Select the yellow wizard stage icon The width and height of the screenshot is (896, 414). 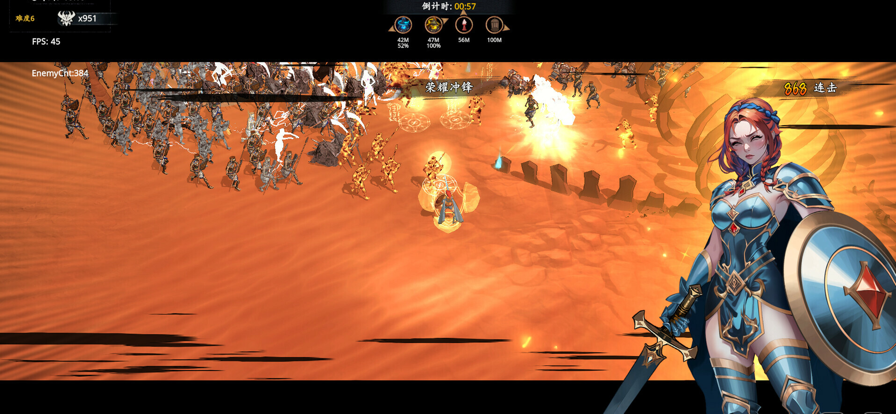click(x=433, y=25)
